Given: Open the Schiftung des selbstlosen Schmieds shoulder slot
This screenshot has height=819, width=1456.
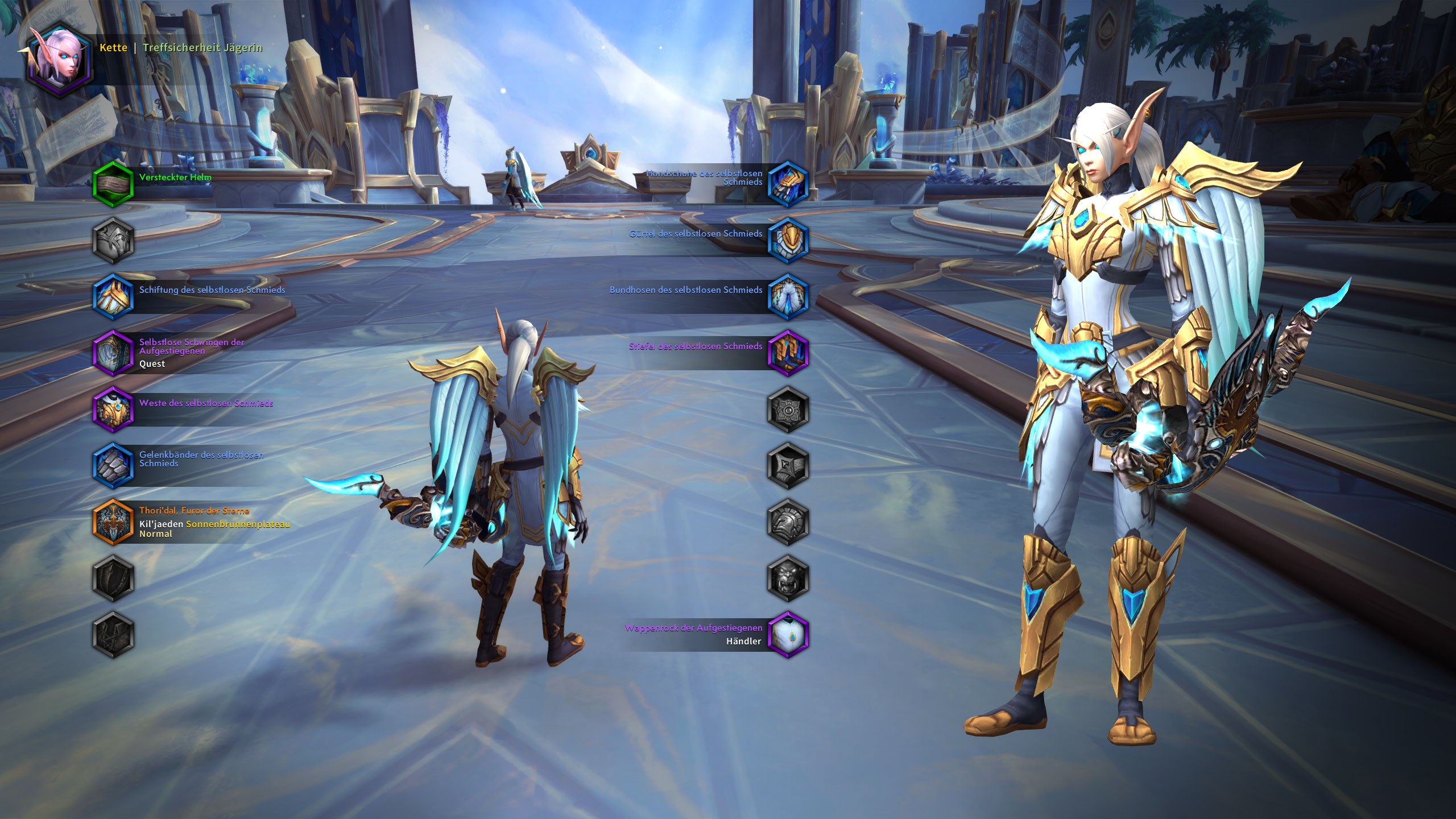Looking at the screenshot, I should pyautogui.click(x=113, y=296).
